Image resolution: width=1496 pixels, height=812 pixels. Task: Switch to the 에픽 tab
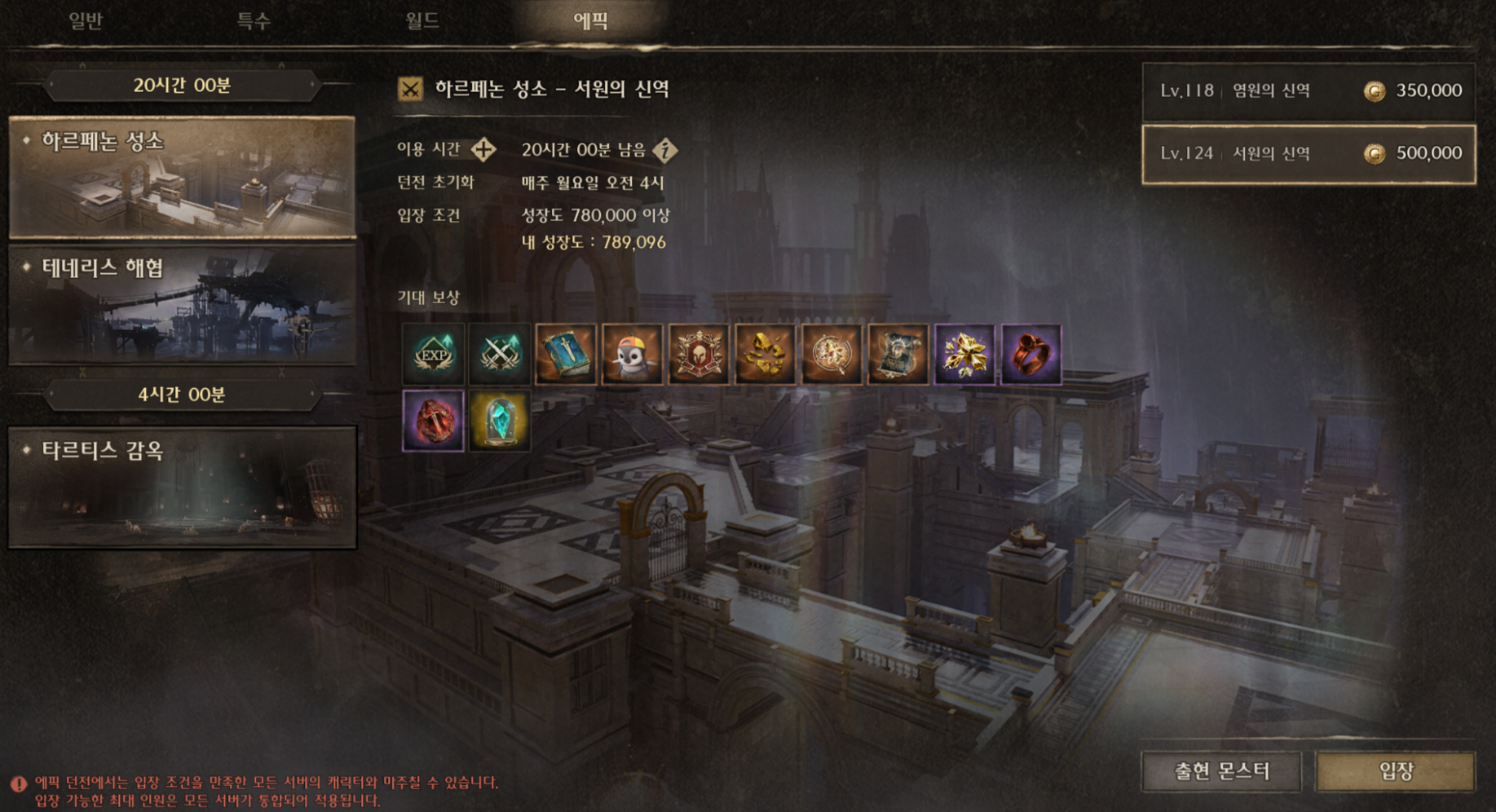pos(590,20)
